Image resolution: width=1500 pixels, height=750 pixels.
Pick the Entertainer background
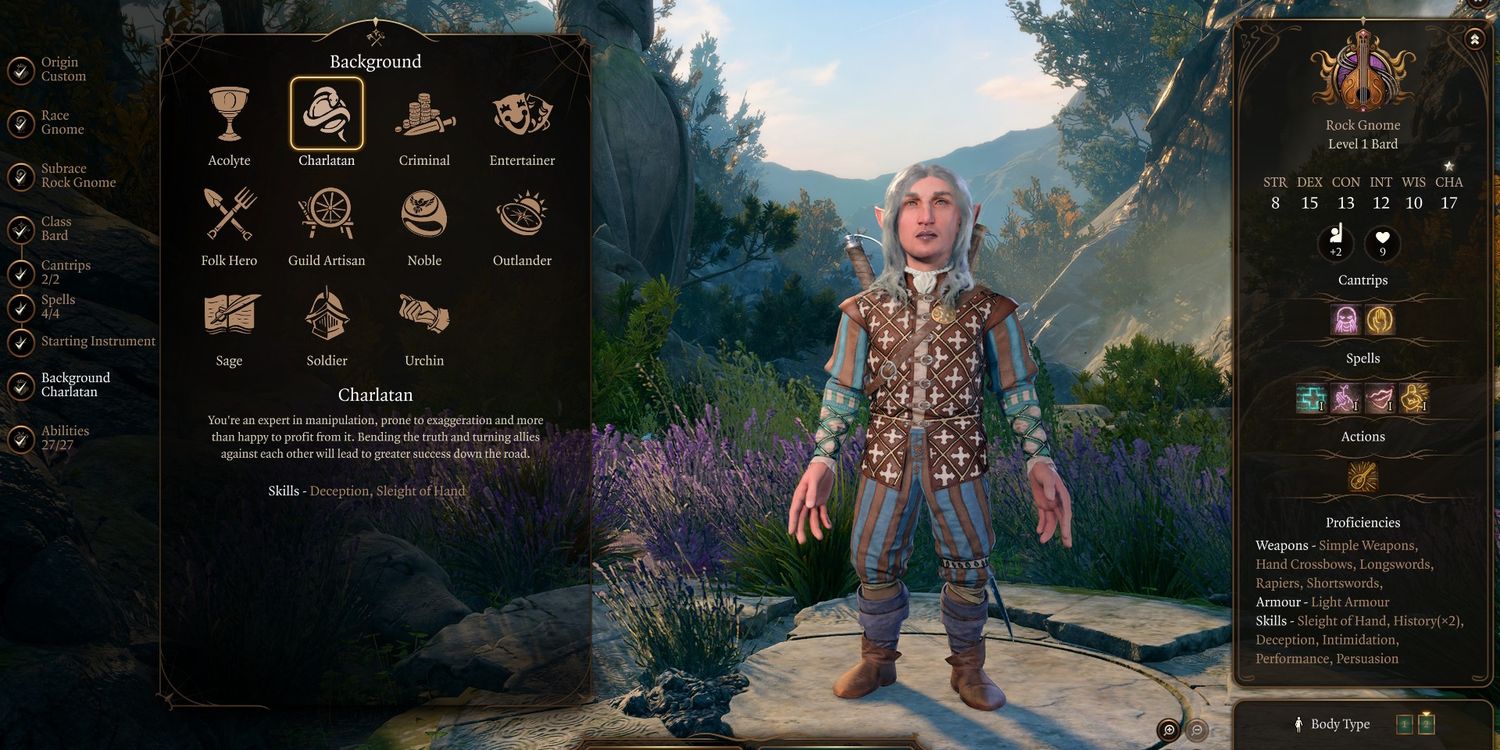click(522, 114)
